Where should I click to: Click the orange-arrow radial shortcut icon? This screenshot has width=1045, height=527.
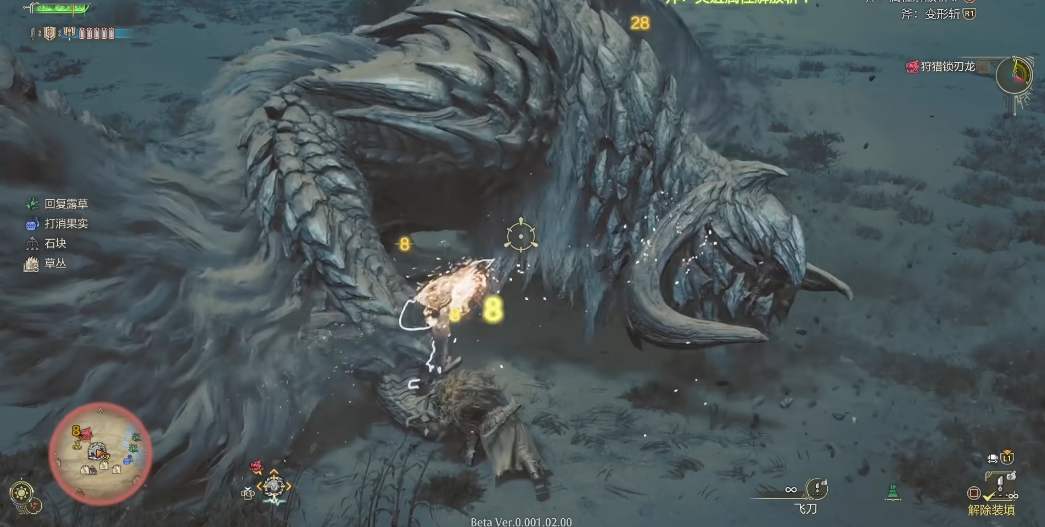[274, 487]
